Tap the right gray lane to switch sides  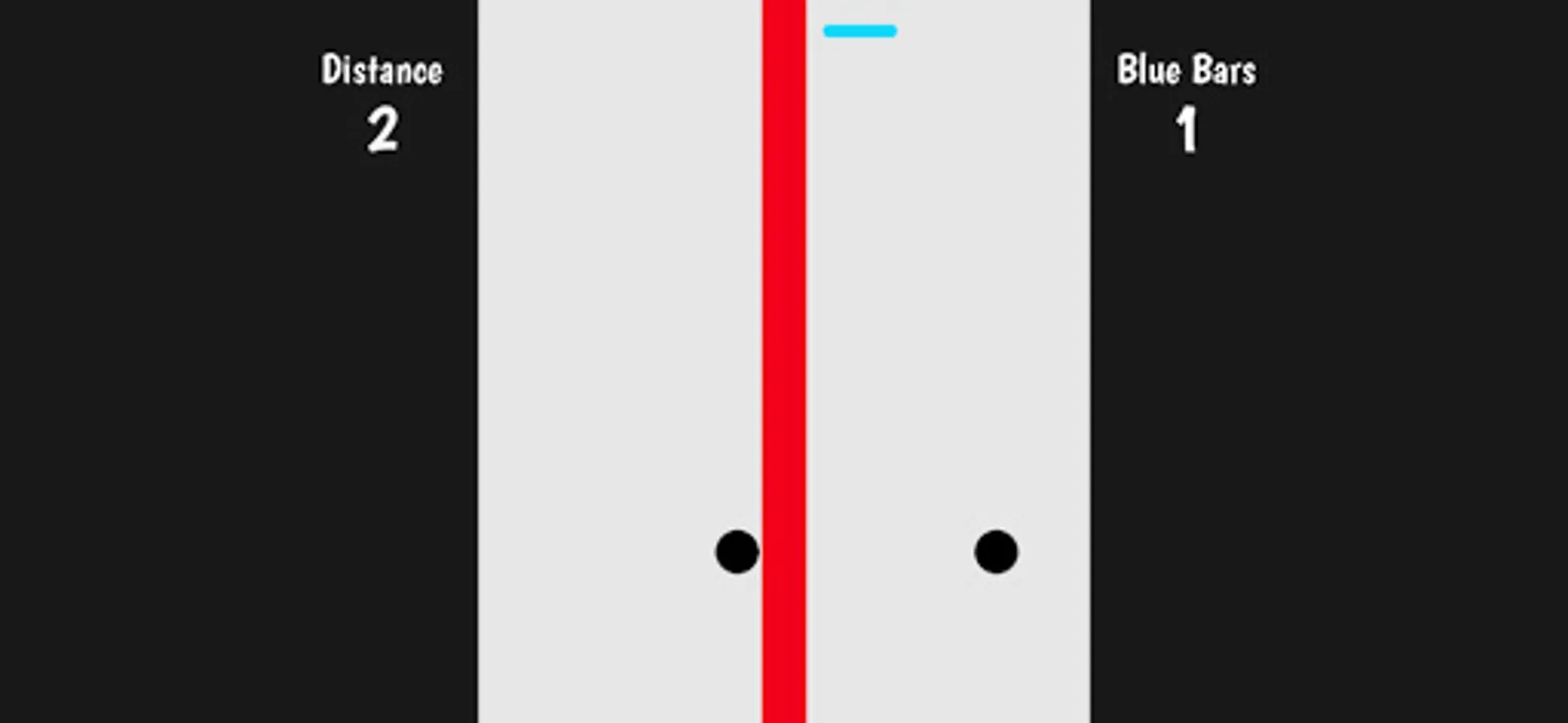click(947, 361)
